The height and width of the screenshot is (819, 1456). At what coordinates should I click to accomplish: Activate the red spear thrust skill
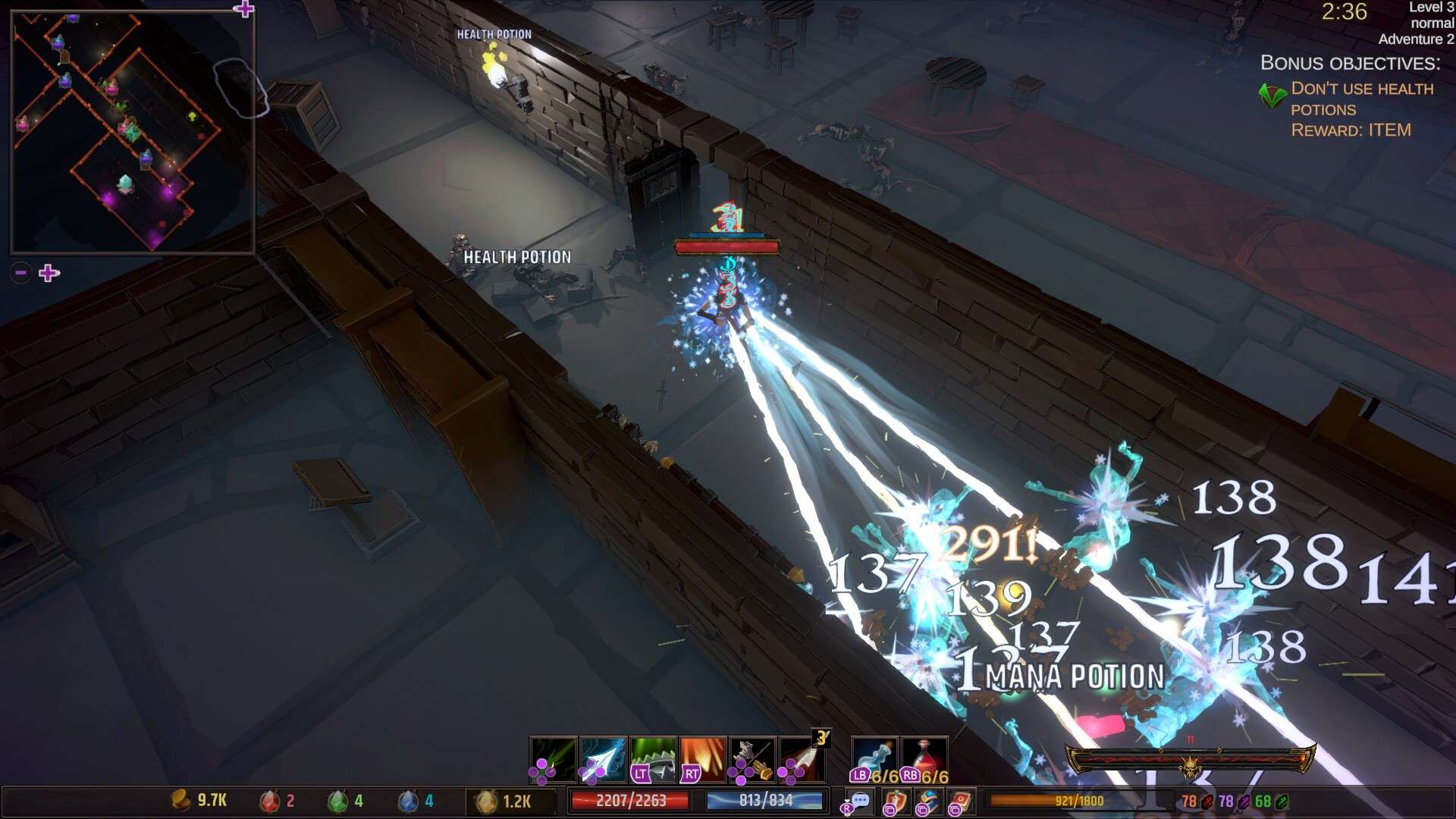click(802, 758)
